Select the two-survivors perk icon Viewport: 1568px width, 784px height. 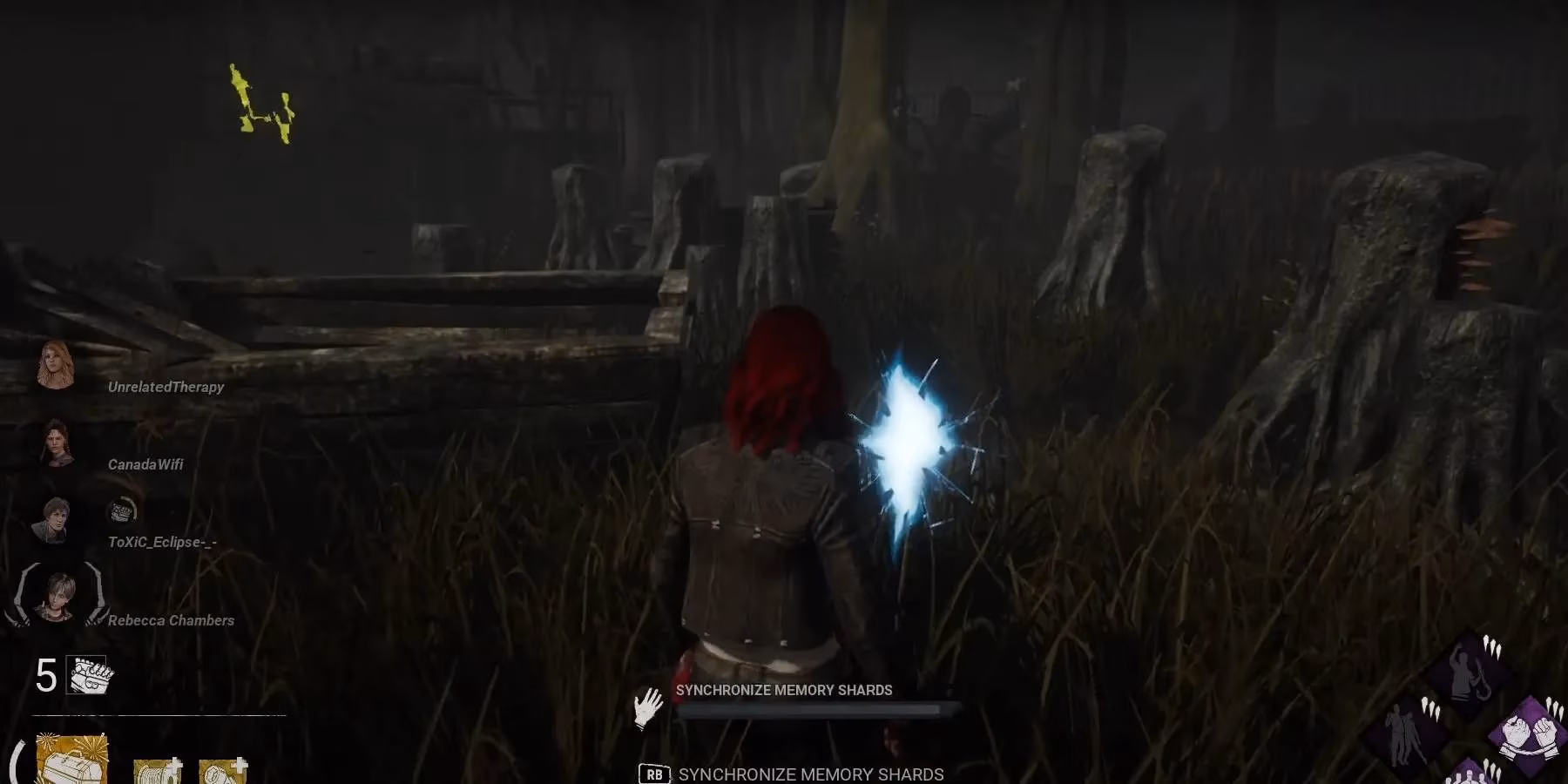[x=1404, y=734]
